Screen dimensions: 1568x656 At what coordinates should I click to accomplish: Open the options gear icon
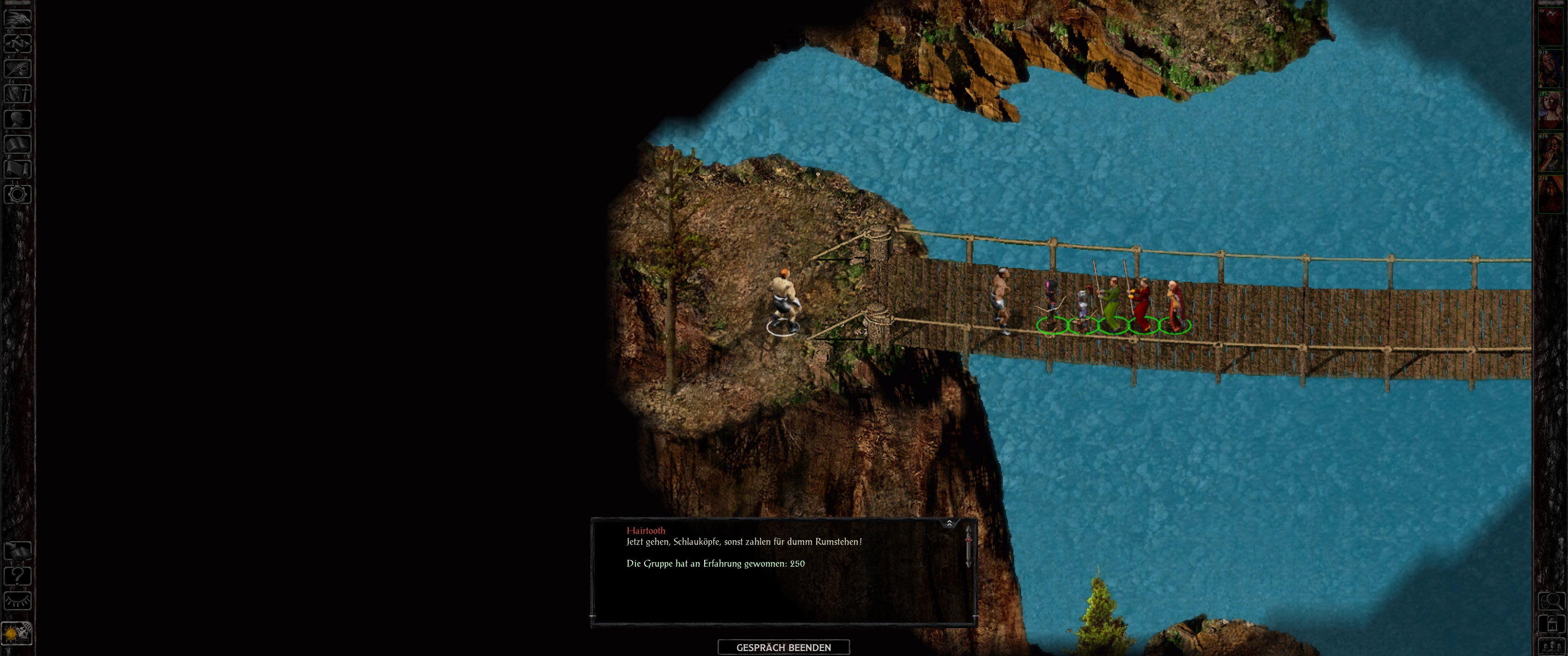[x=18, y=194]
